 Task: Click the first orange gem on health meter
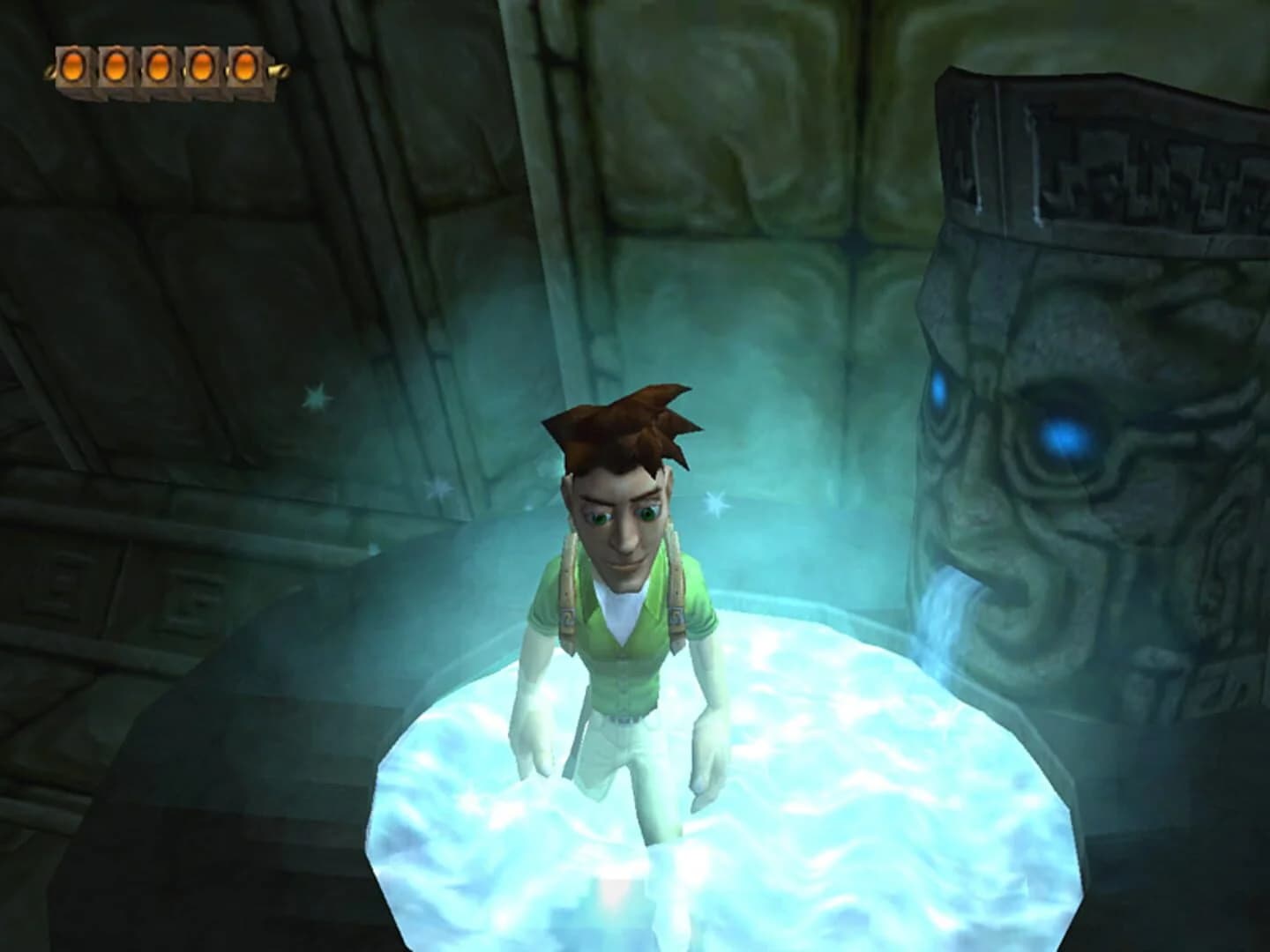tap(75, 63)
